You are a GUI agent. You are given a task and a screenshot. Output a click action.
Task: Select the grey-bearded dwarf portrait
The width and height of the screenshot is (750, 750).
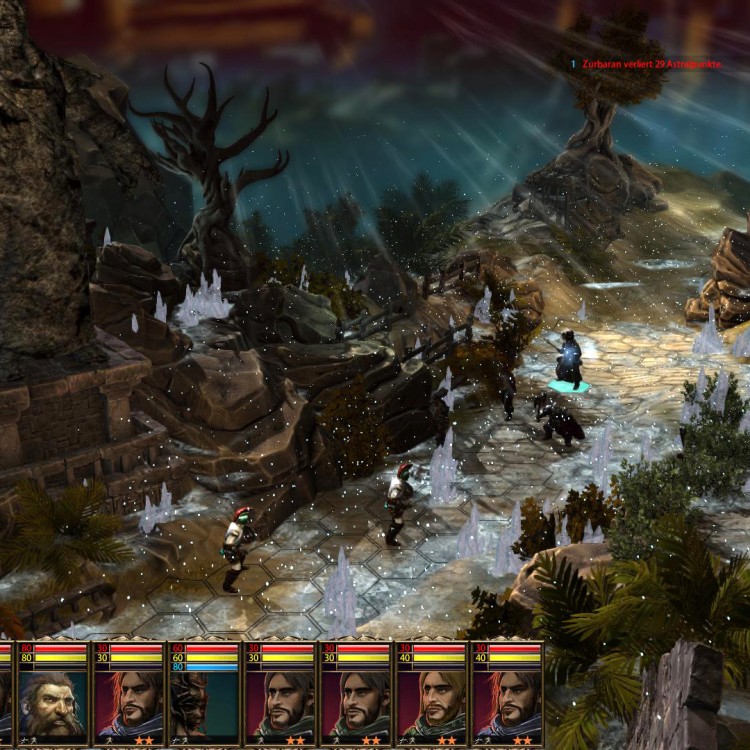[x=53, y=705]
